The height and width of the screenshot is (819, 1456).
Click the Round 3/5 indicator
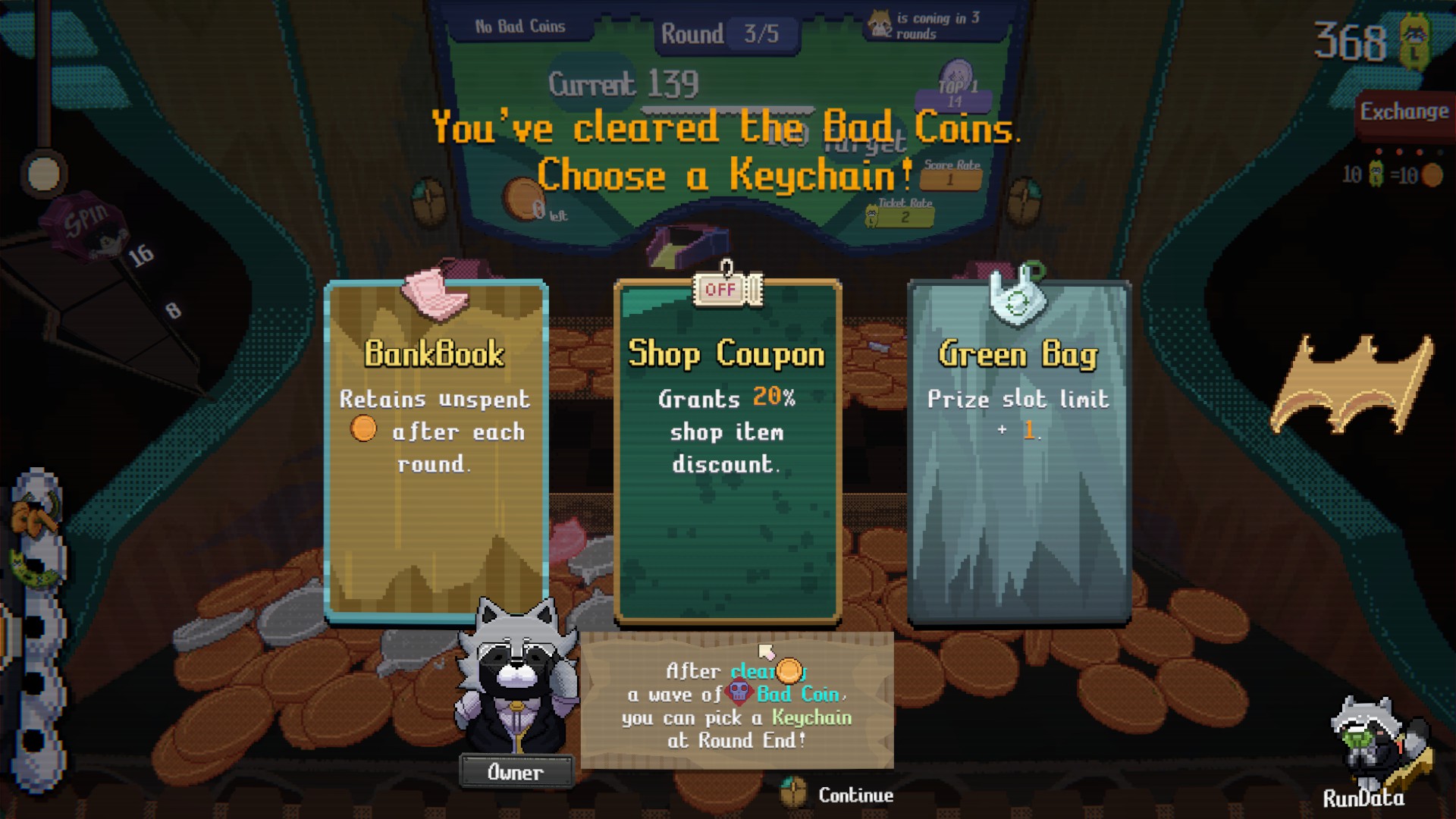pos(728,34)
